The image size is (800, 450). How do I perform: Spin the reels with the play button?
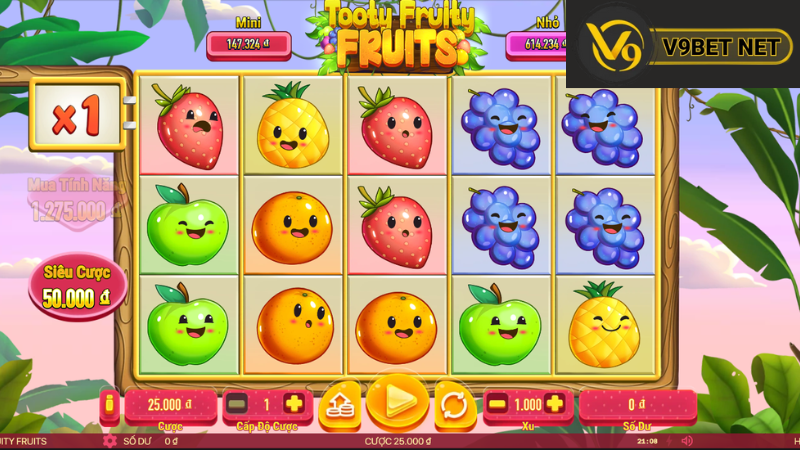[x=398, y=402]
